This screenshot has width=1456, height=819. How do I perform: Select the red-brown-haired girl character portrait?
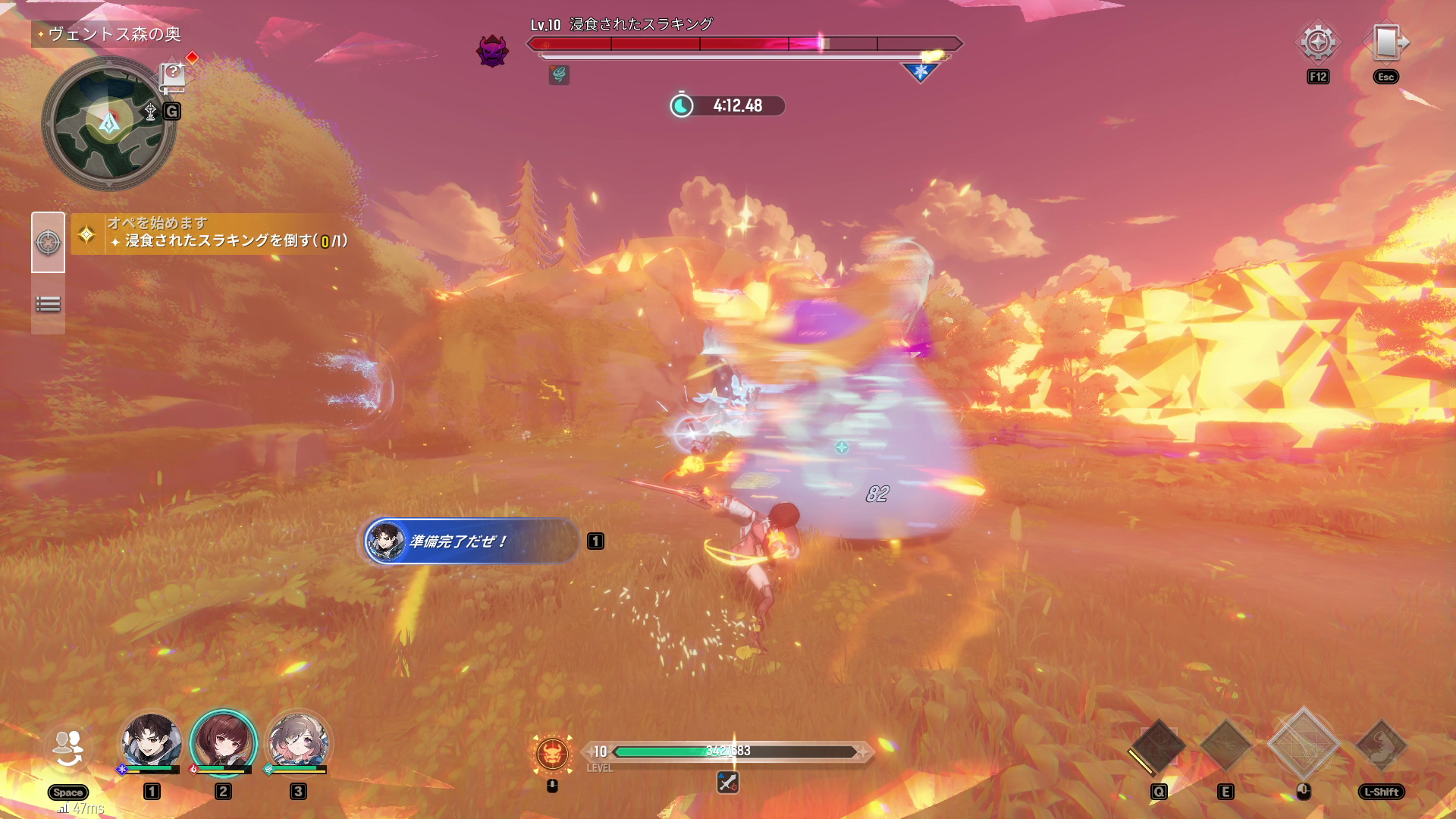click(223, 742)
